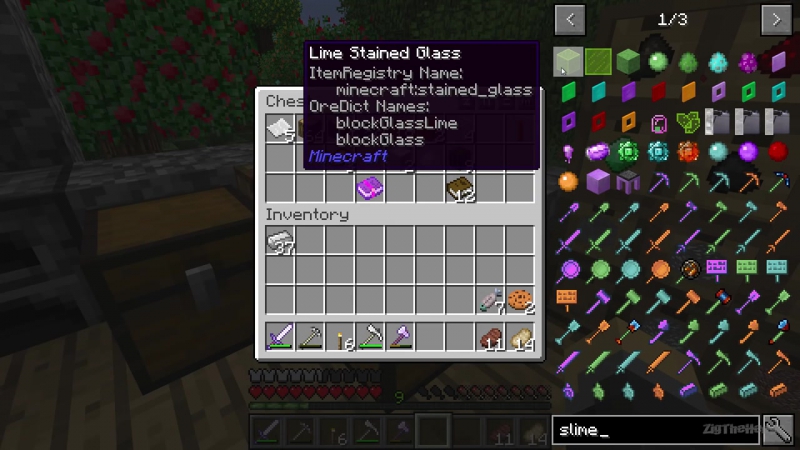Pick the purple enchanted book in the chest
This screenshot has width=800, height=450.
point(370,186)
